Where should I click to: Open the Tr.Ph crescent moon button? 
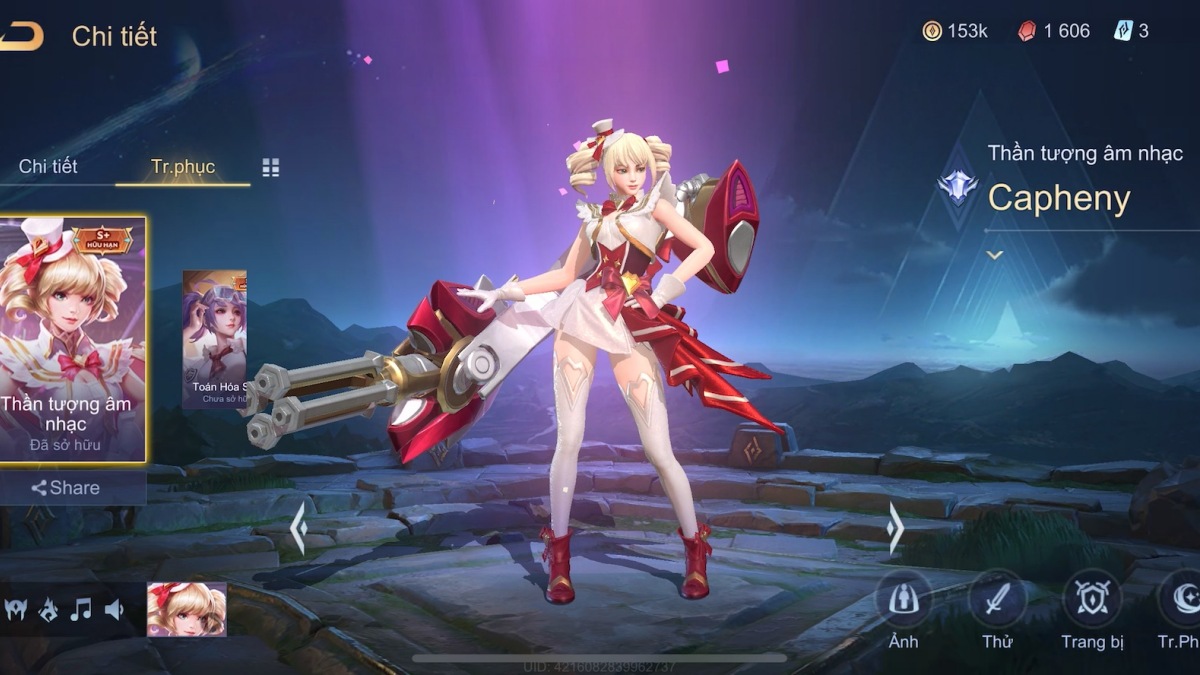tap(1180, 601)
